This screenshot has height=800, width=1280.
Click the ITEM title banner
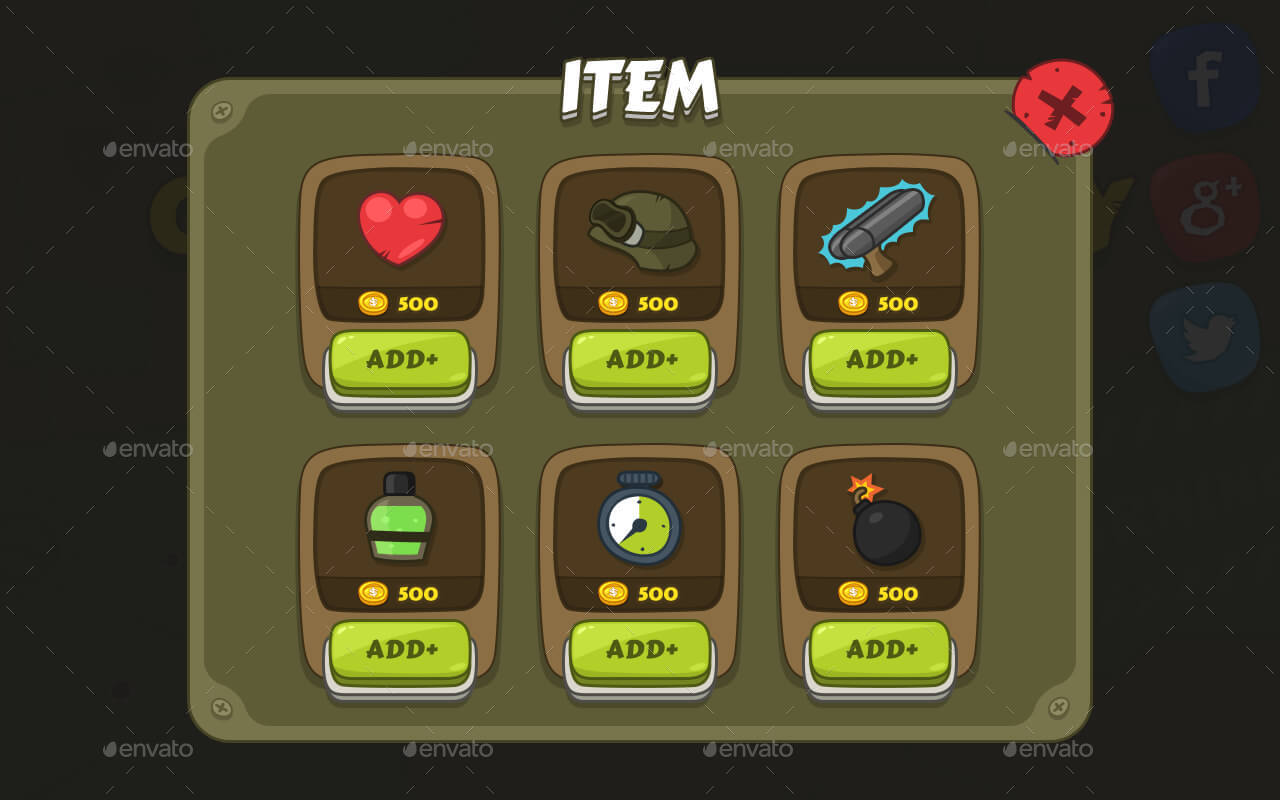(x=638, y=87)
